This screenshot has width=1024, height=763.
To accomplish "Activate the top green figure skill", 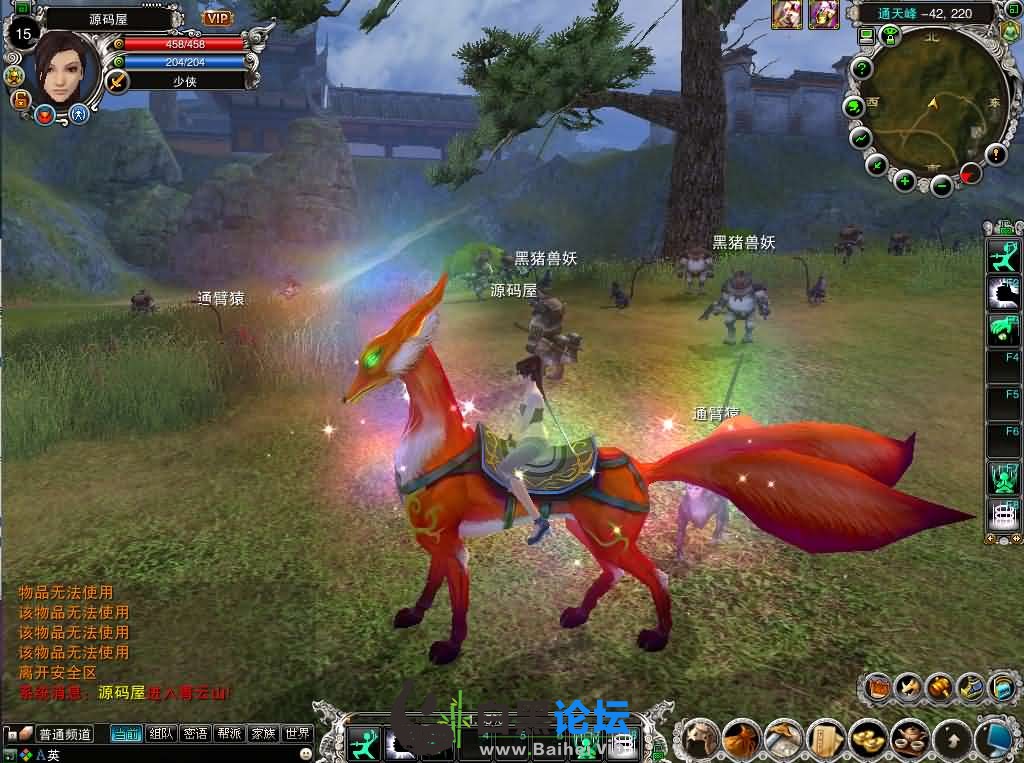I will [1003, 258].
